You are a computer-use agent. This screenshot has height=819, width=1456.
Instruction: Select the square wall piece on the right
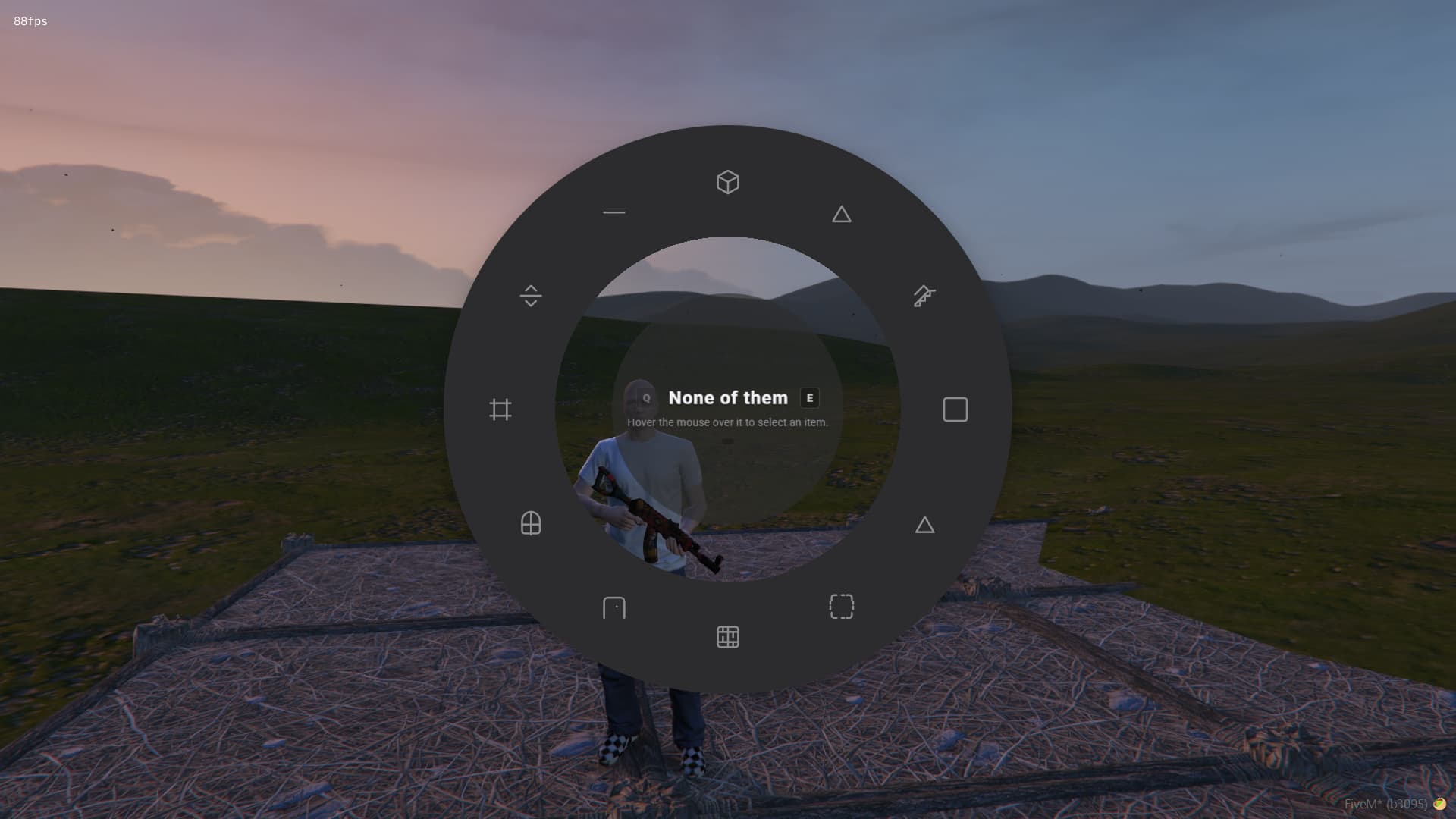954,409
